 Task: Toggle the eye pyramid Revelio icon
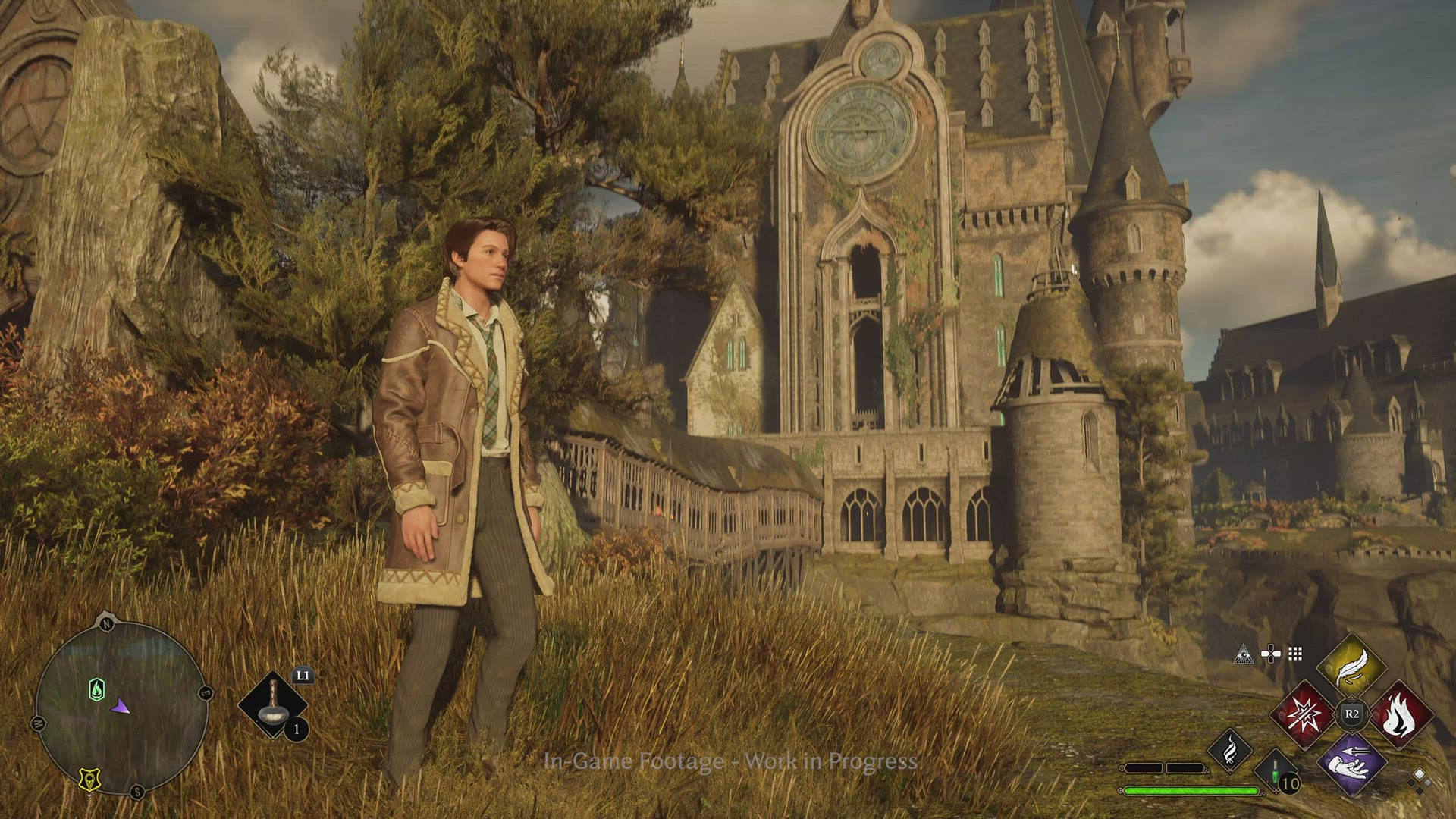pyautogui.click(x=1244, y=654)
